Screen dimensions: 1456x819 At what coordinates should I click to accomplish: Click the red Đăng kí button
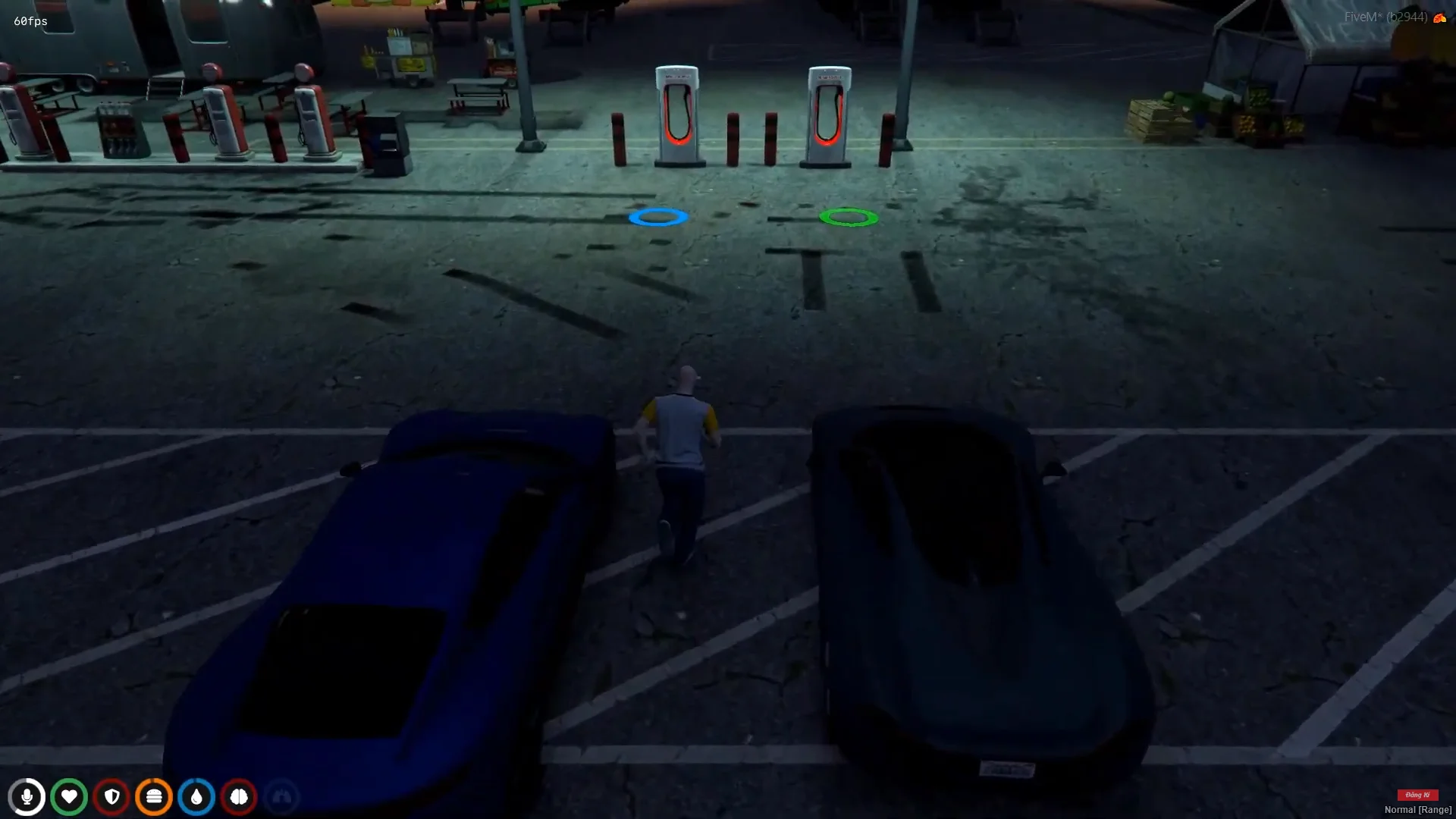click(x=1417, y=795)
